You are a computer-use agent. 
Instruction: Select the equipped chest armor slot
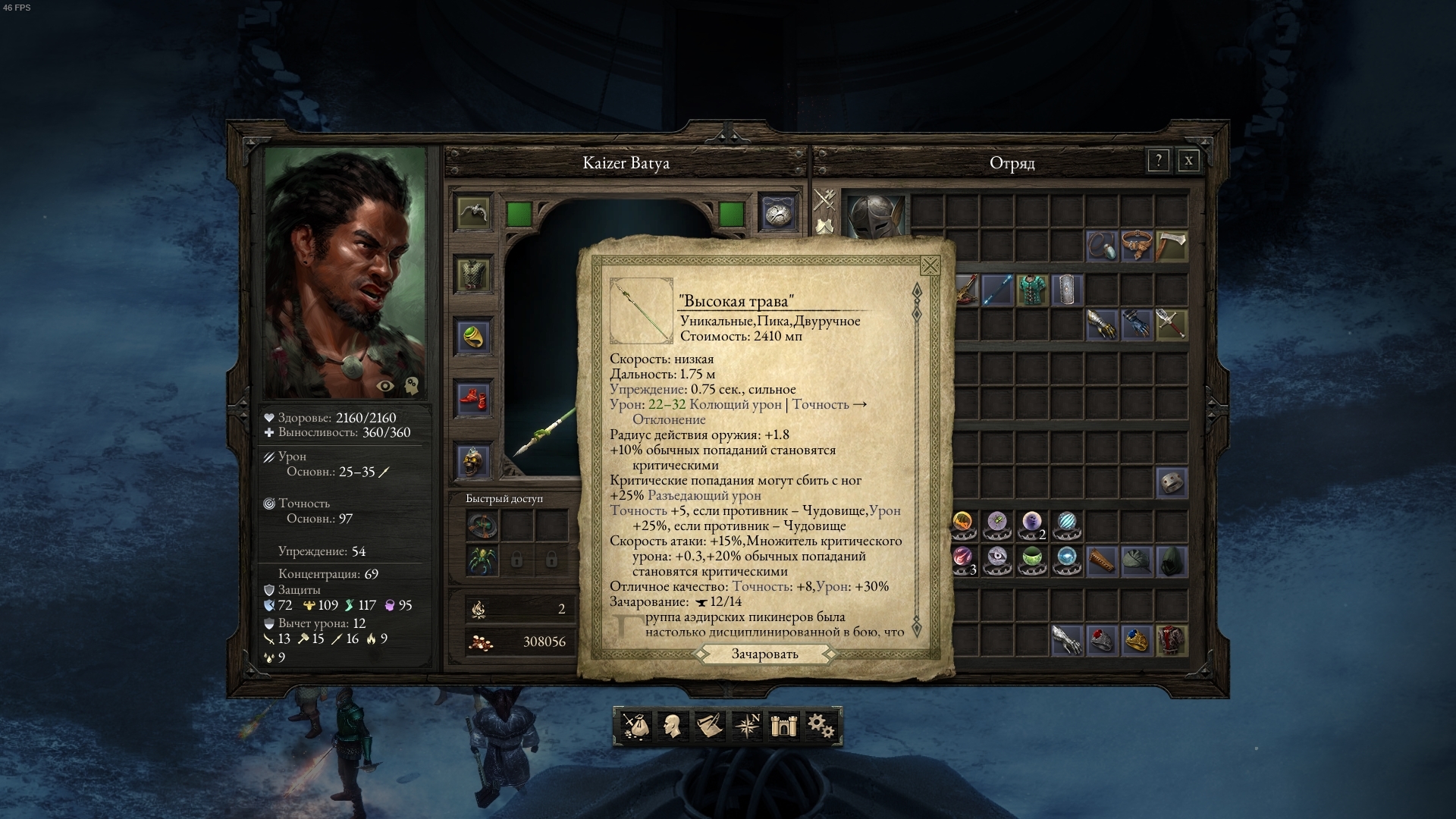tap(473, 273)
